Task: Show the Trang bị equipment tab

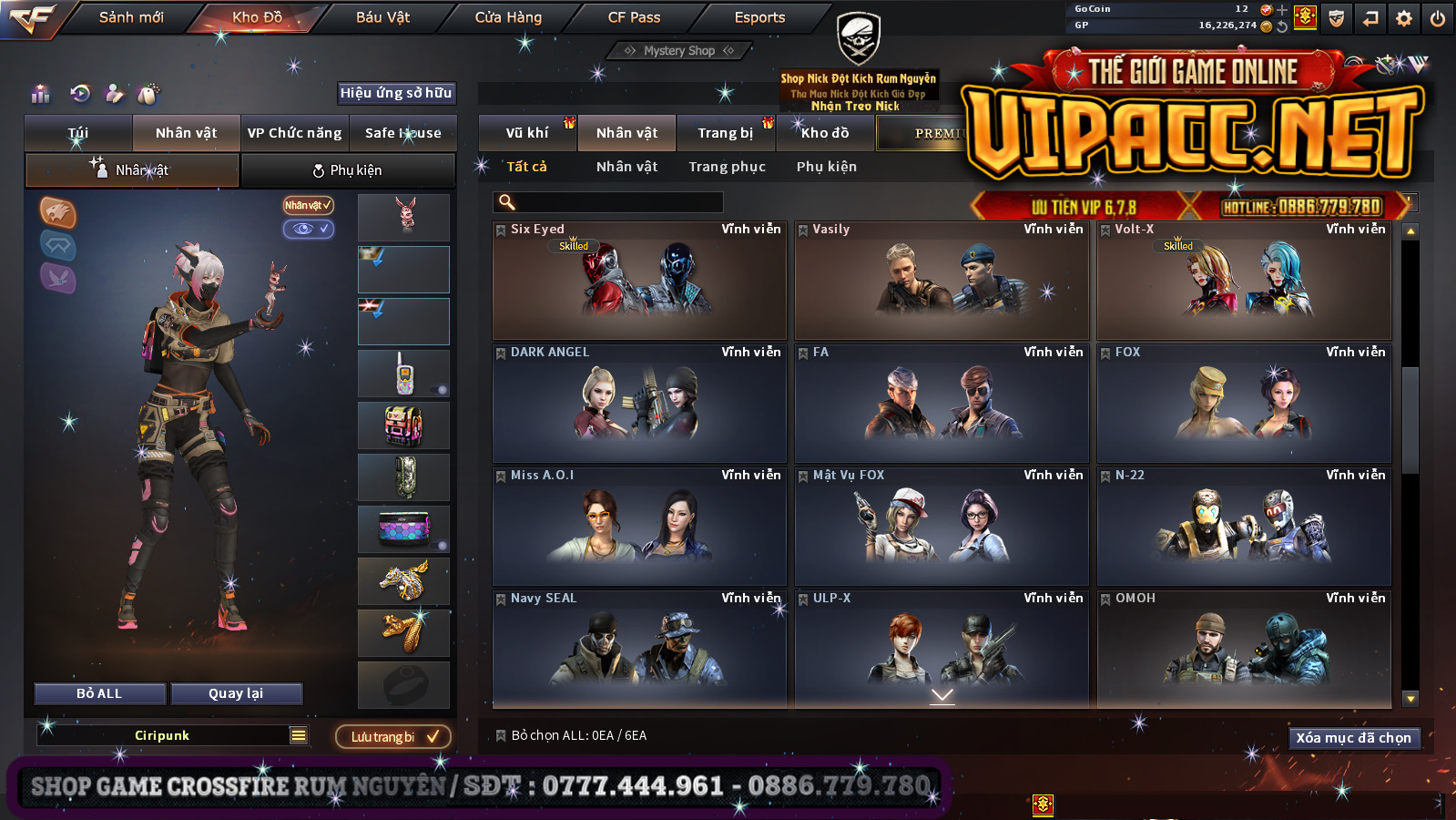Action: coord(725,133)
